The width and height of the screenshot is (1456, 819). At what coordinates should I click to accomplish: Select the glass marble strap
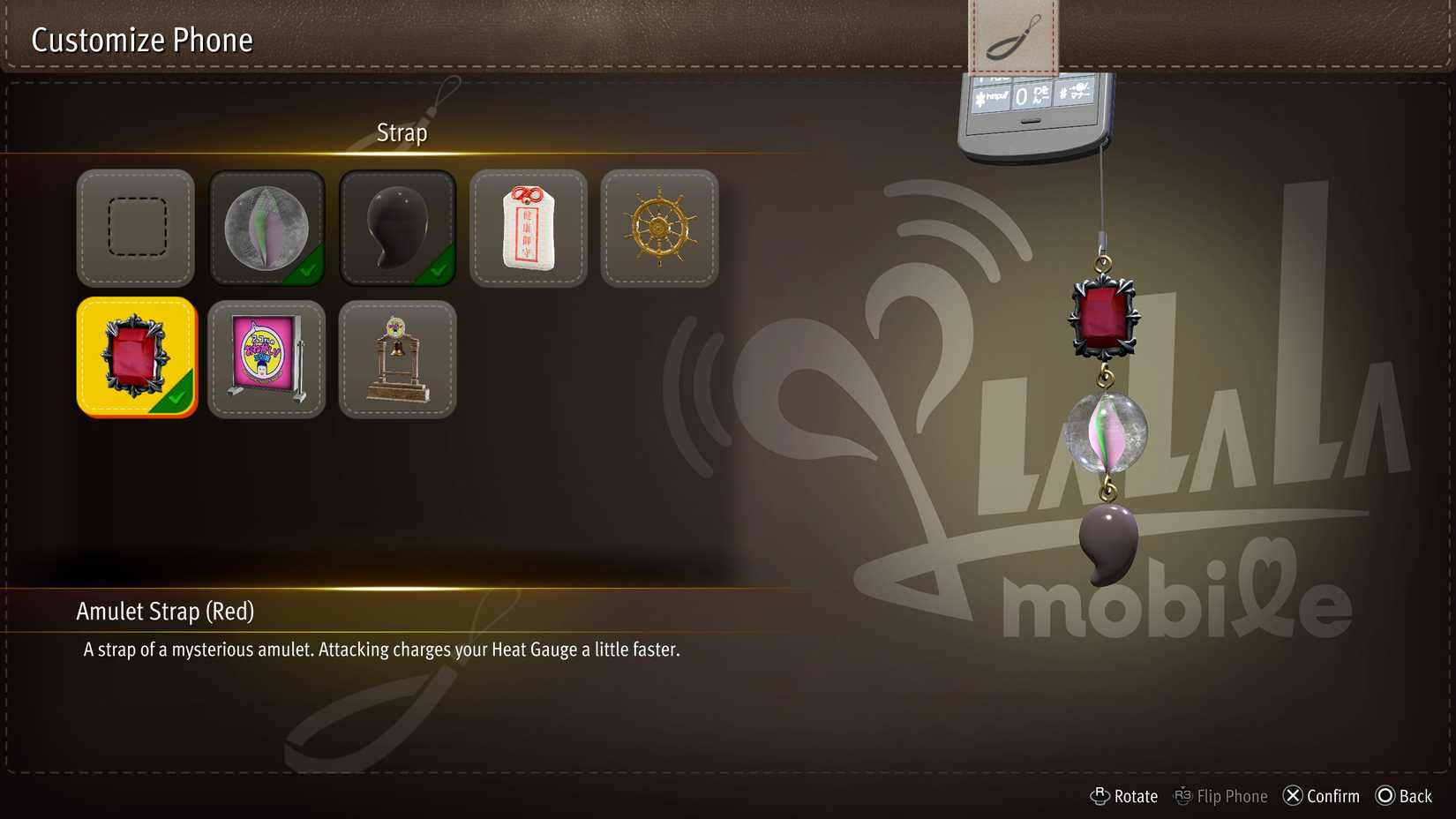click(266, 228)
